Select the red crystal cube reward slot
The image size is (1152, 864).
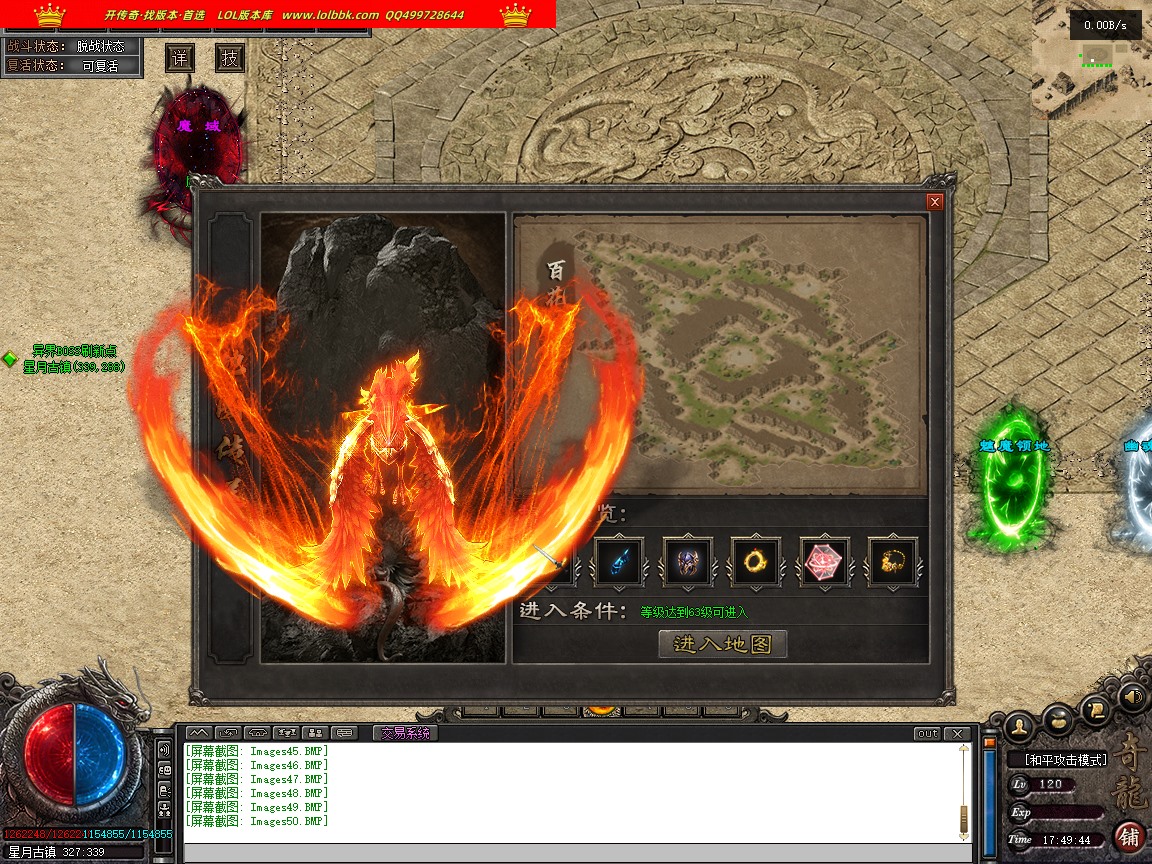(x=824, y=562)
